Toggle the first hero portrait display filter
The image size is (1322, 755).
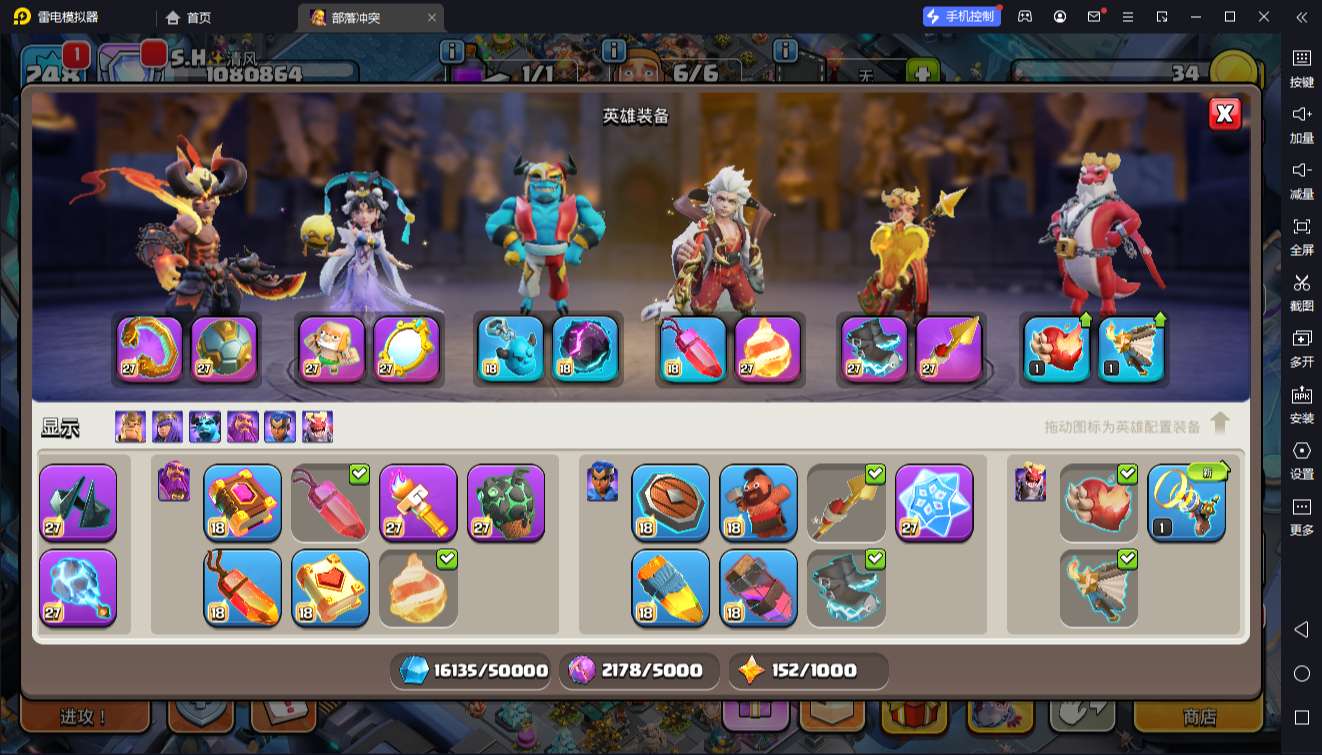tap(130, 427)
